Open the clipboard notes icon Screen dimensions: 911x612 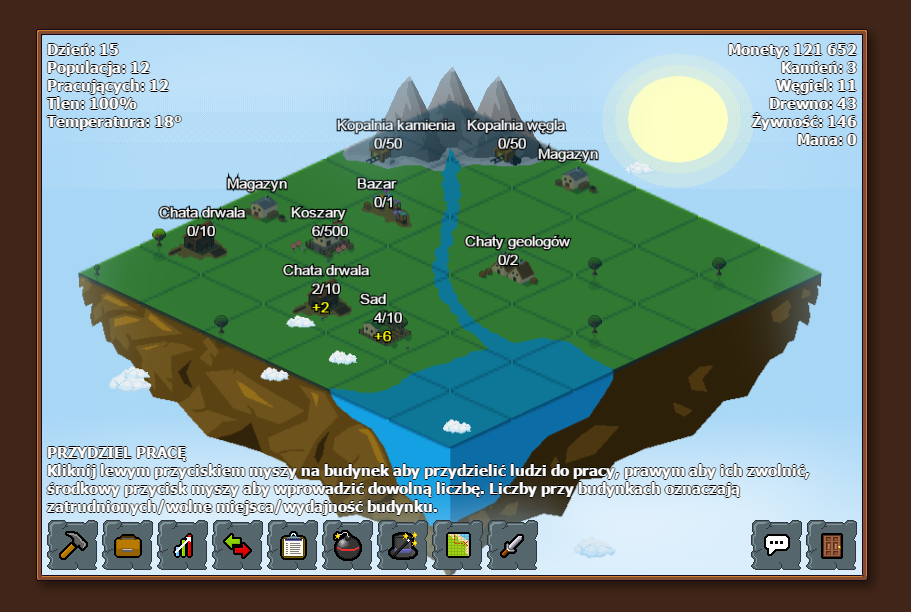pos(293,545)
